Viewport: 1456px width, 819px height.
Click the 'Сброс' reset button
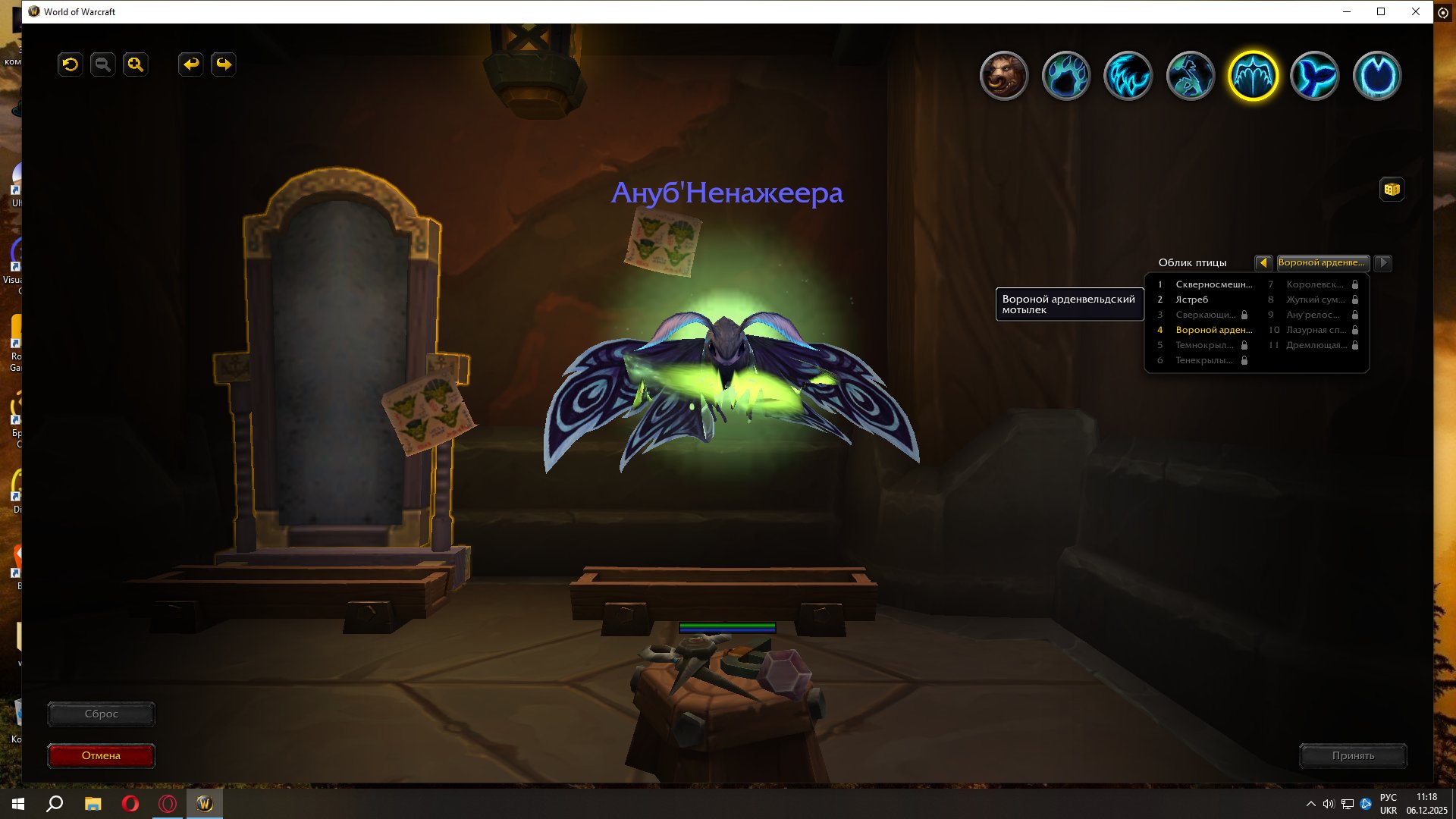pos(101,714)
